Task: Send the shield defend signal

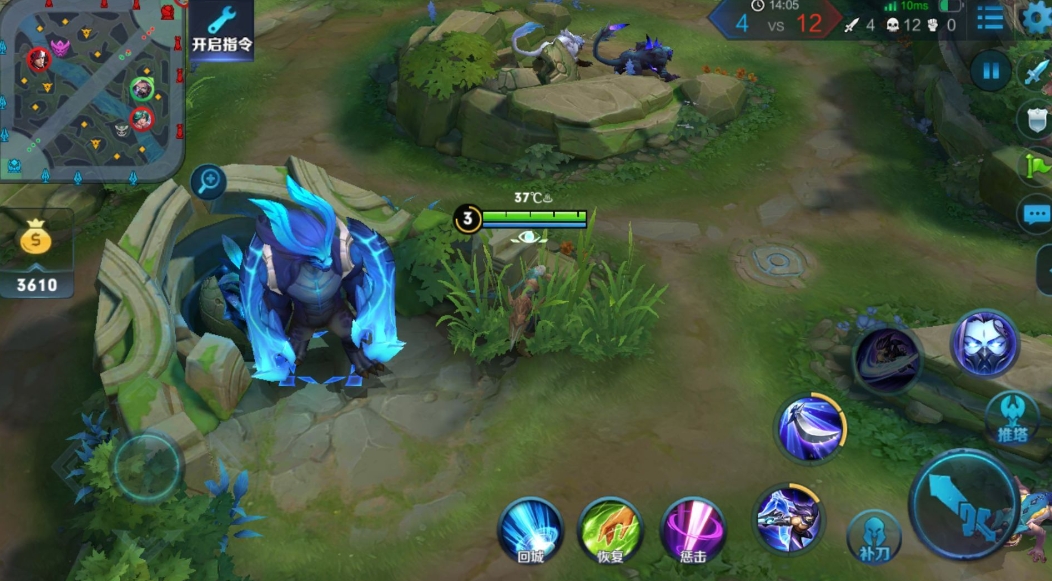Action: [x=1035, y=119]
